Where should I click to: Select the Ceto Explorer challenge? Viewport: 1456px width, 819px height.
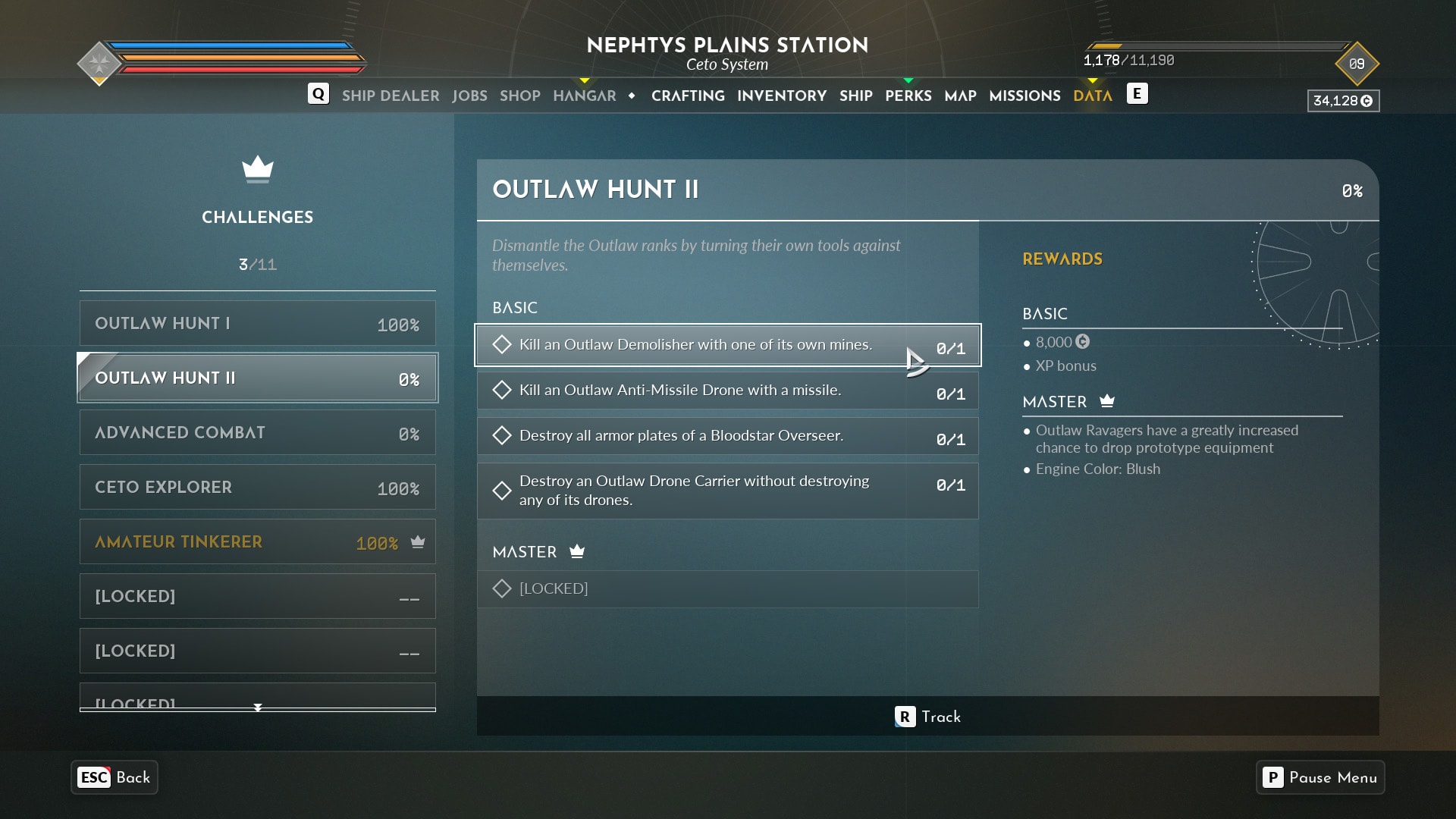click(x=257, y=488)
